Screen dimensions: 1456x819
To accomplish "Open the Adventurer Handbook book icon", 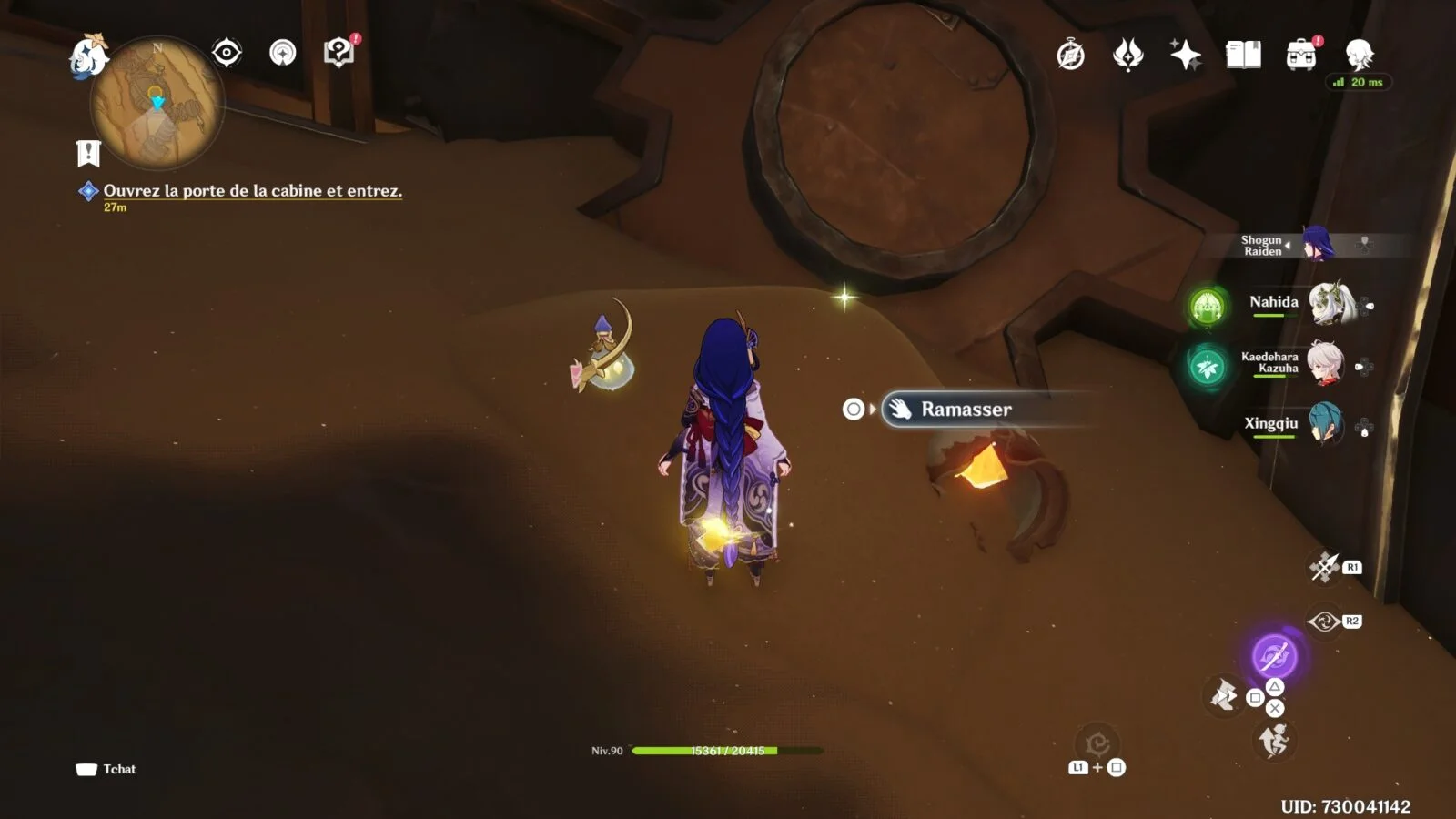I will [x=1243, y=56].
